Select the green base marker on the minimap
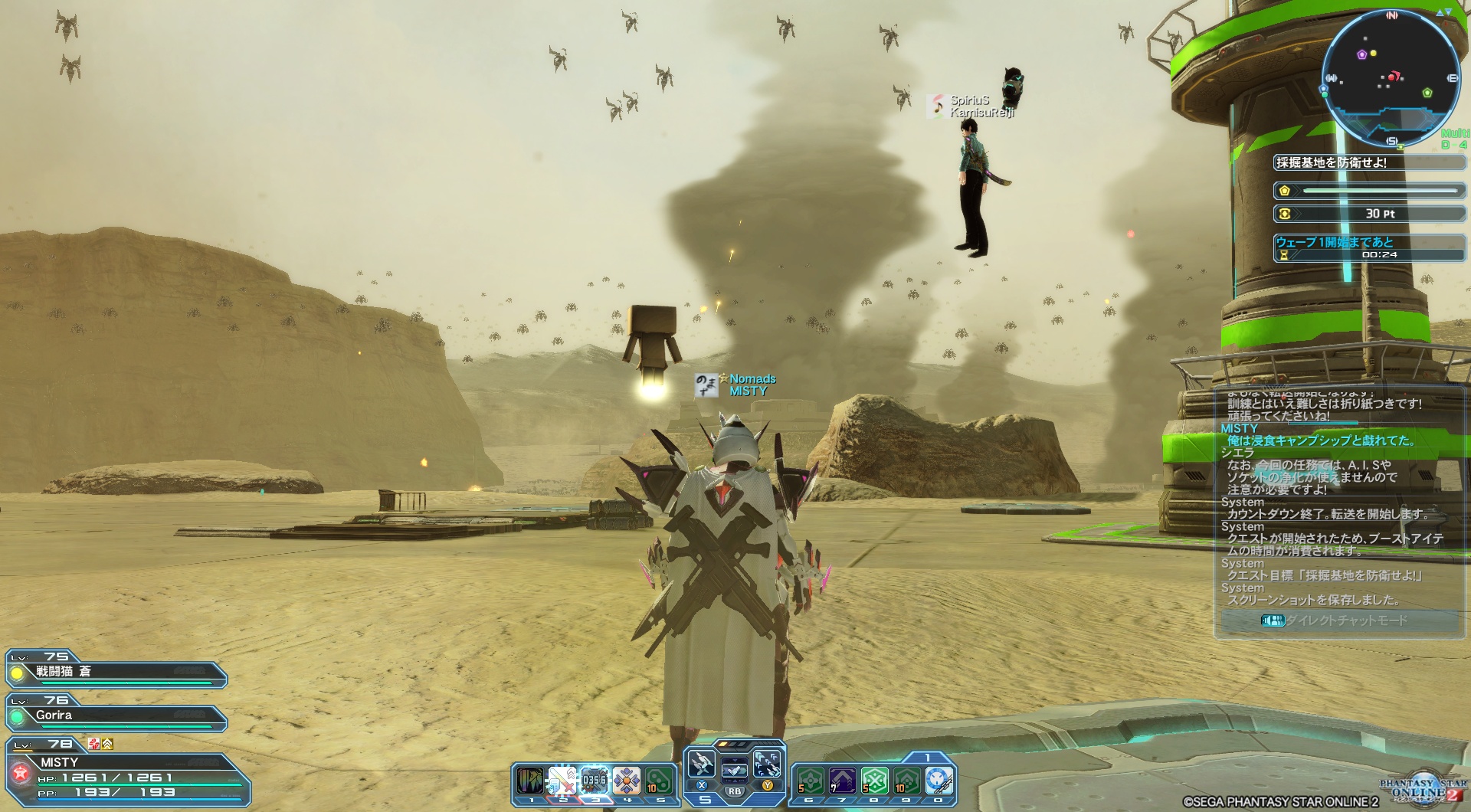Viewport: 1471px width, 812px height. (x=1427, y=93)
